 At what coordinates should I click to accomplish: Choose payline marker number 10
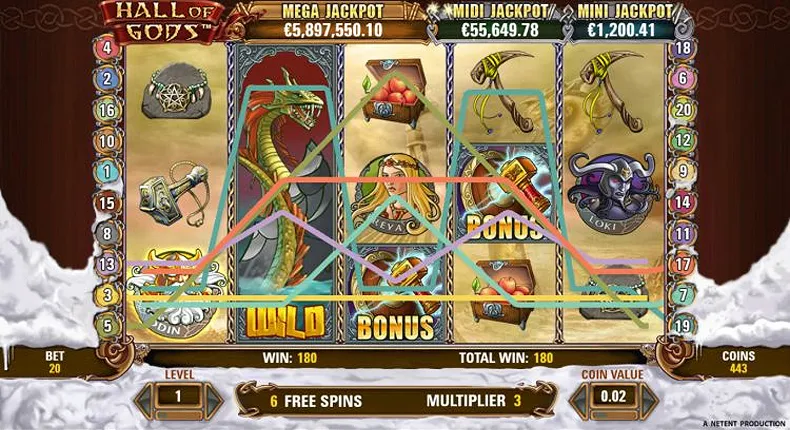tap(107, 141)
